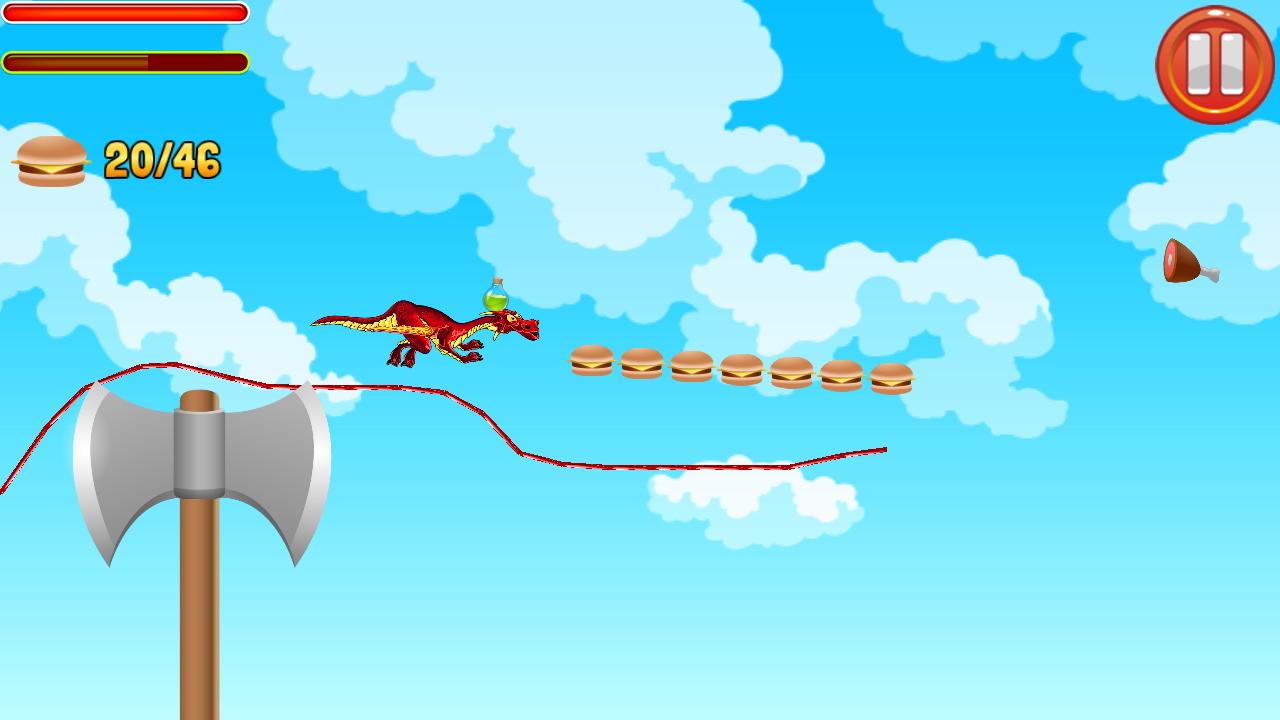1280x720 pixels.
Task: Click the rightmost burger collectible
Action: 890,377
